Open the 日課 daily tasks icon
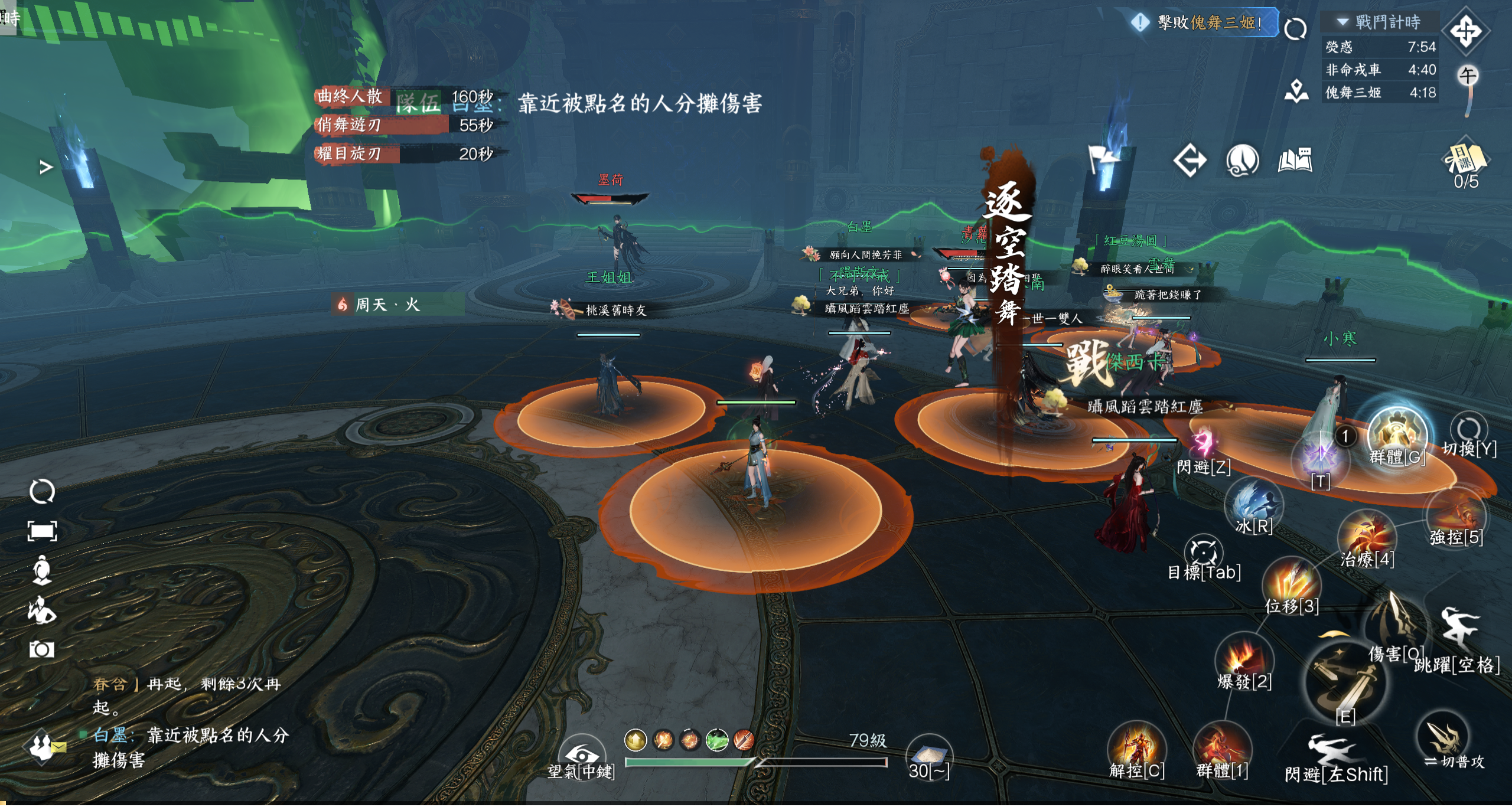This screenshot has height=807, width=1512. point(1465,159)
